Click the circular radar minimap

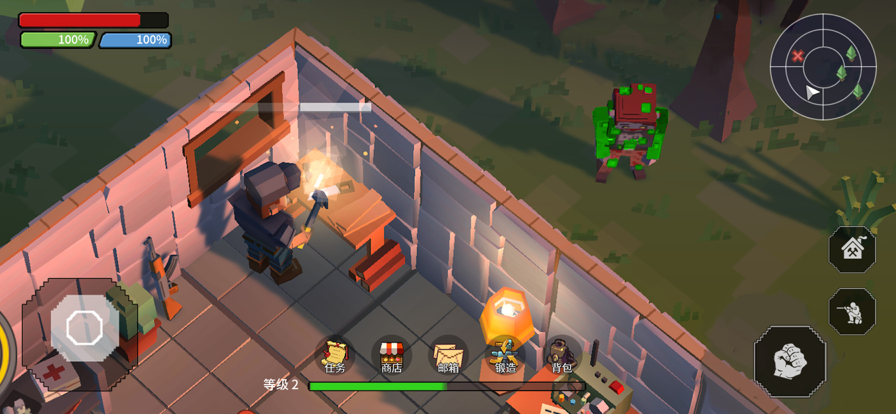(823, 67)
